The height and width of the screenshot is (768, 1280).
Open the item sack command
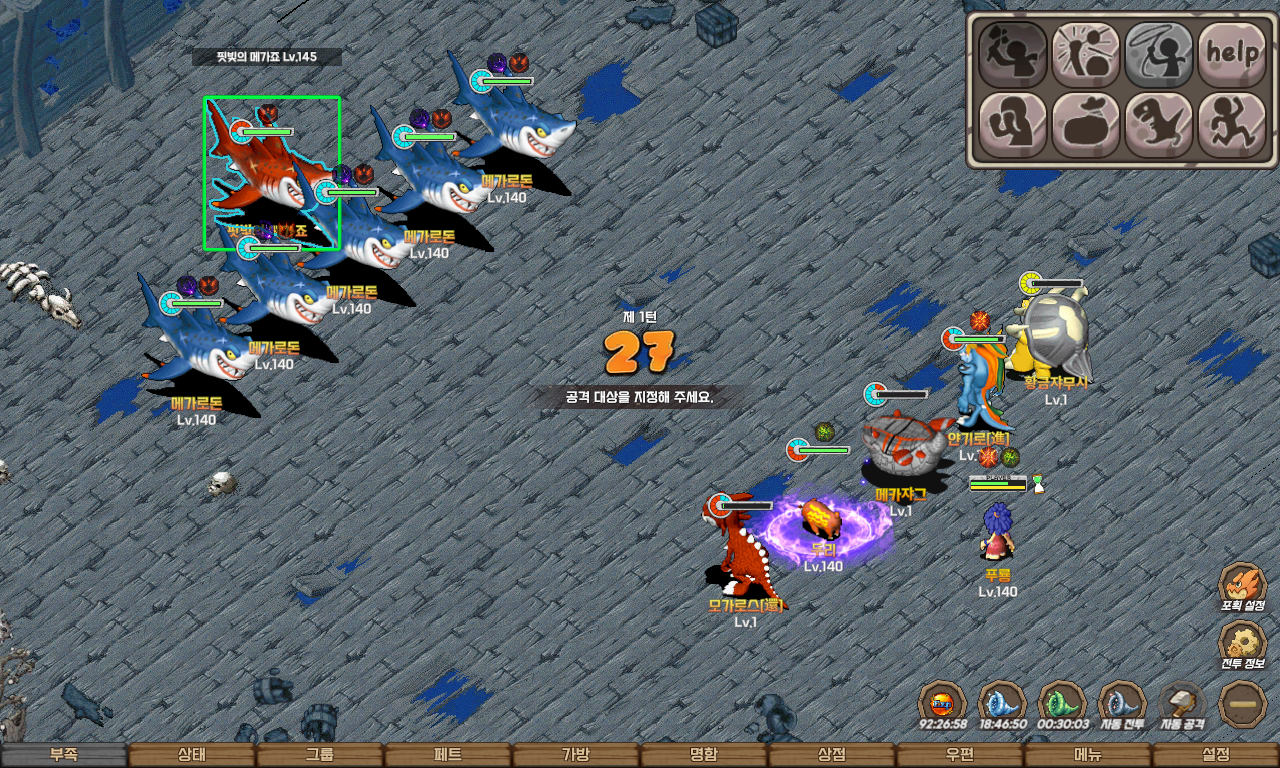coord(1085,126)
